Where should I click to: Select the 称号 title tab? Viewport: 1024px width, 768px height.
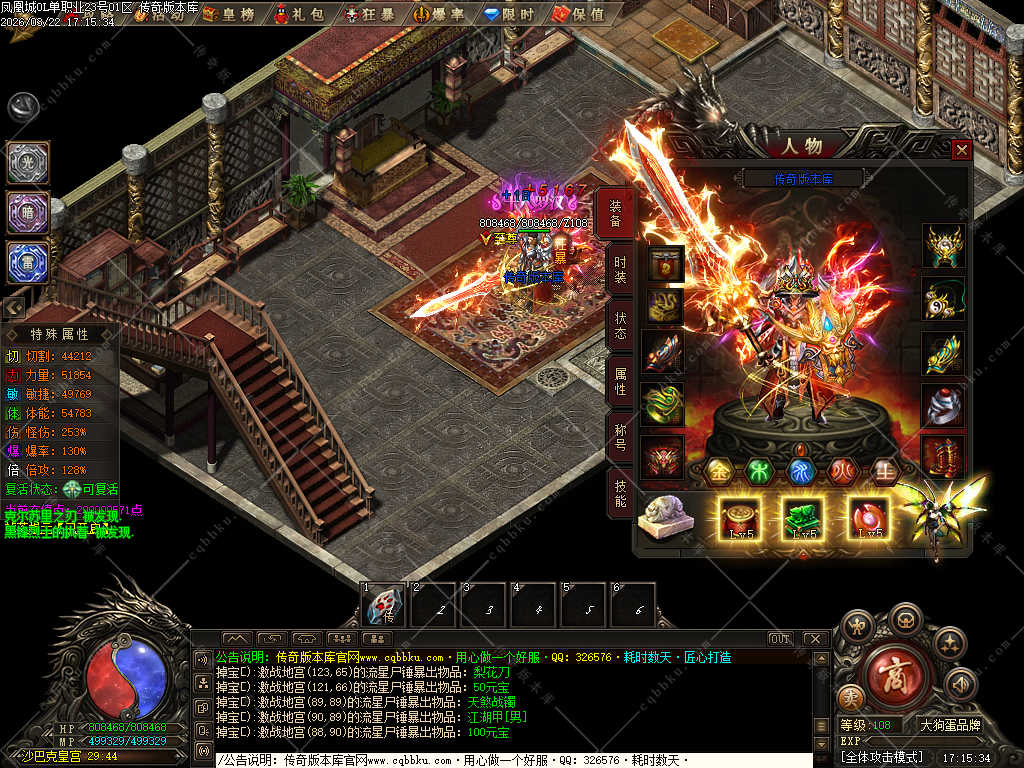(619, 437)
